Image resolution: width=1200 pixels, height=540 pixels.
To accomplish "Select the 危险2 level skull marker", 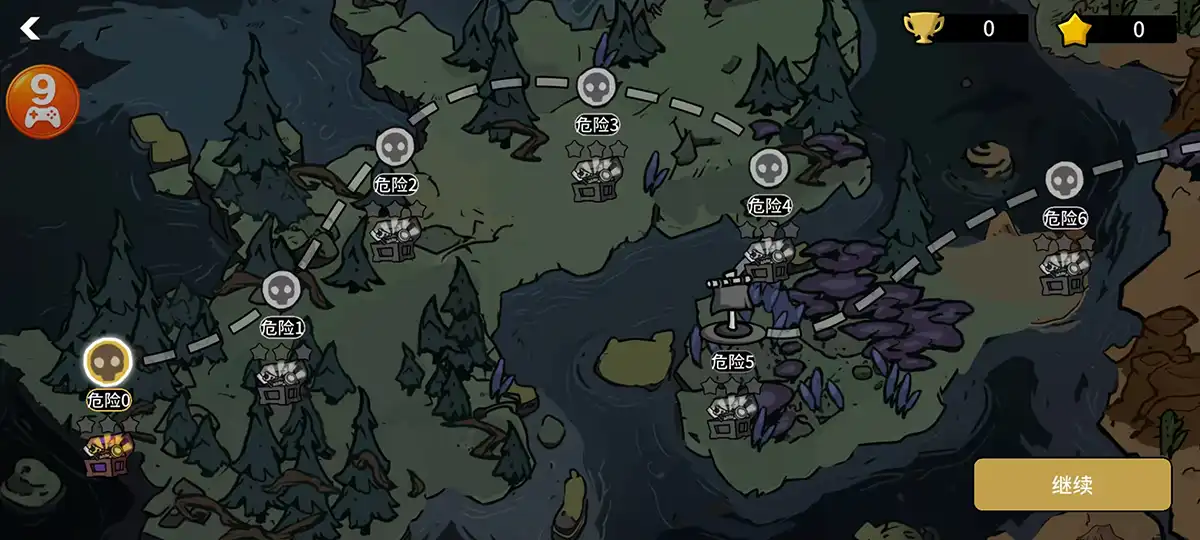I will 394,147.
